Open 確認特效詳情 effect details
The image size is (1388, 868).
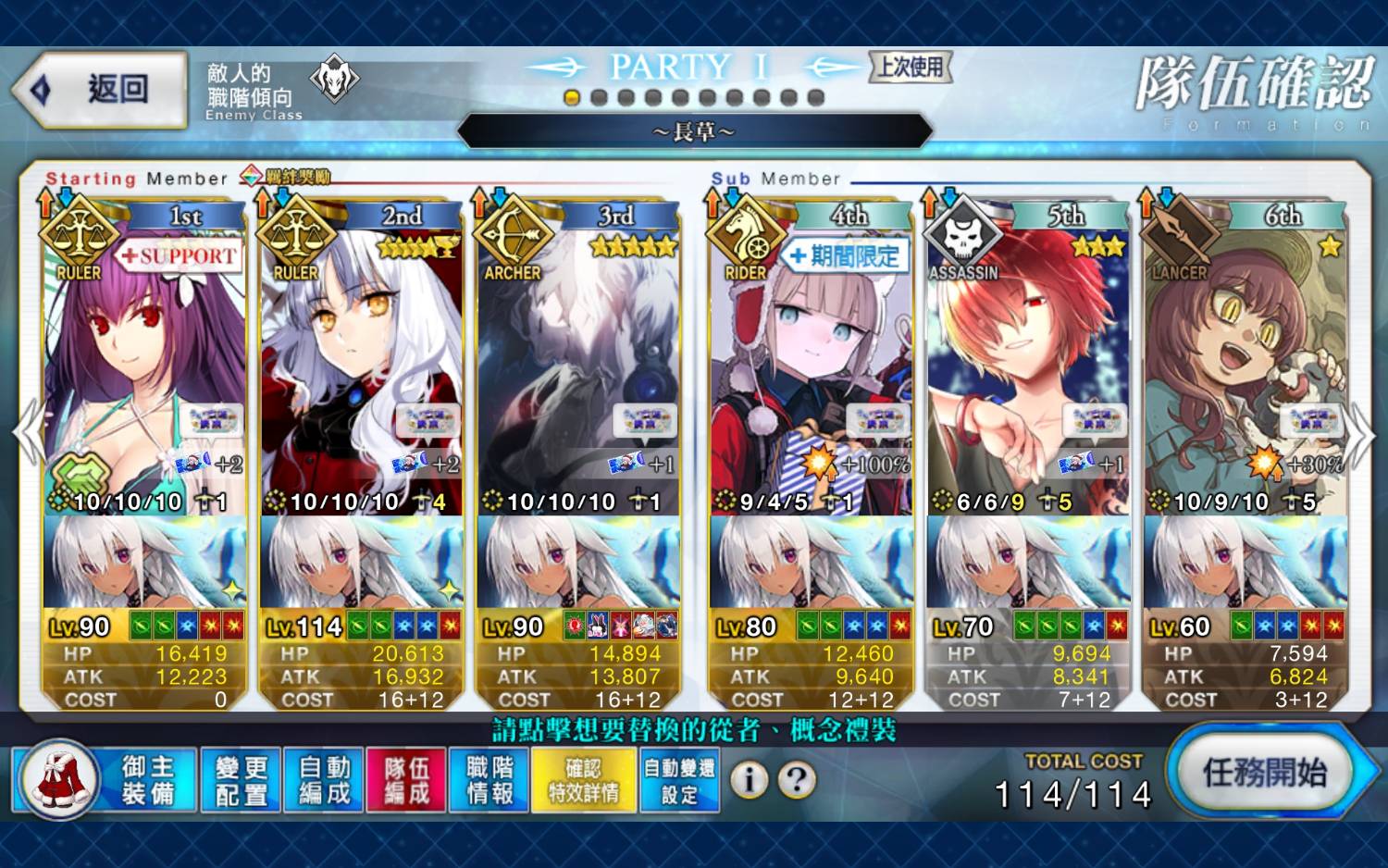[583, 780]
